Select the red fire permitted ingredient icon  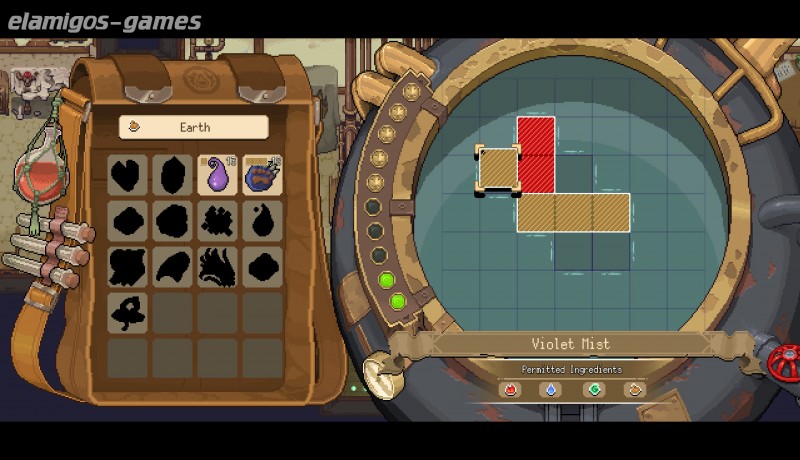[514, 389]
